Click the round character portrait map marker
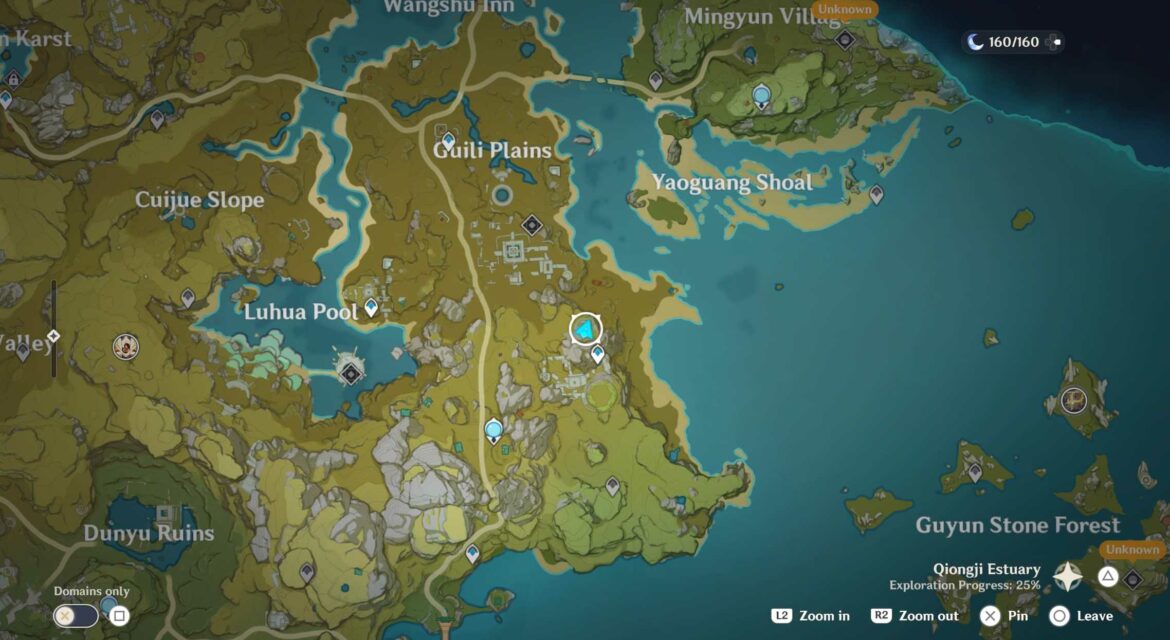The width and height of the screenshot is (1170, 640). point(126,347)
